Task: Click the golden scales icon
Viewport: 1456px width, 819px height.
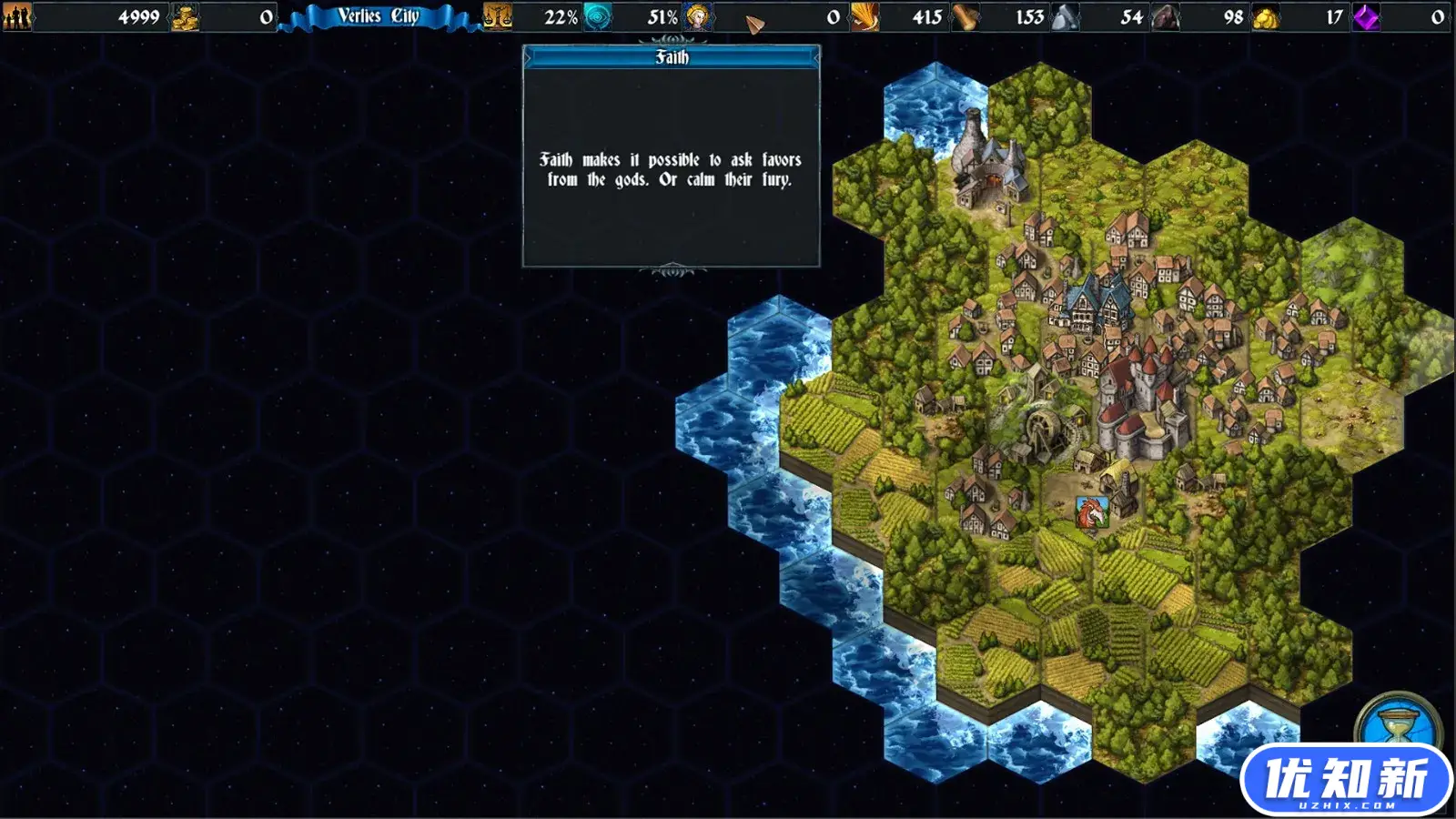Action: click(497, 16)
